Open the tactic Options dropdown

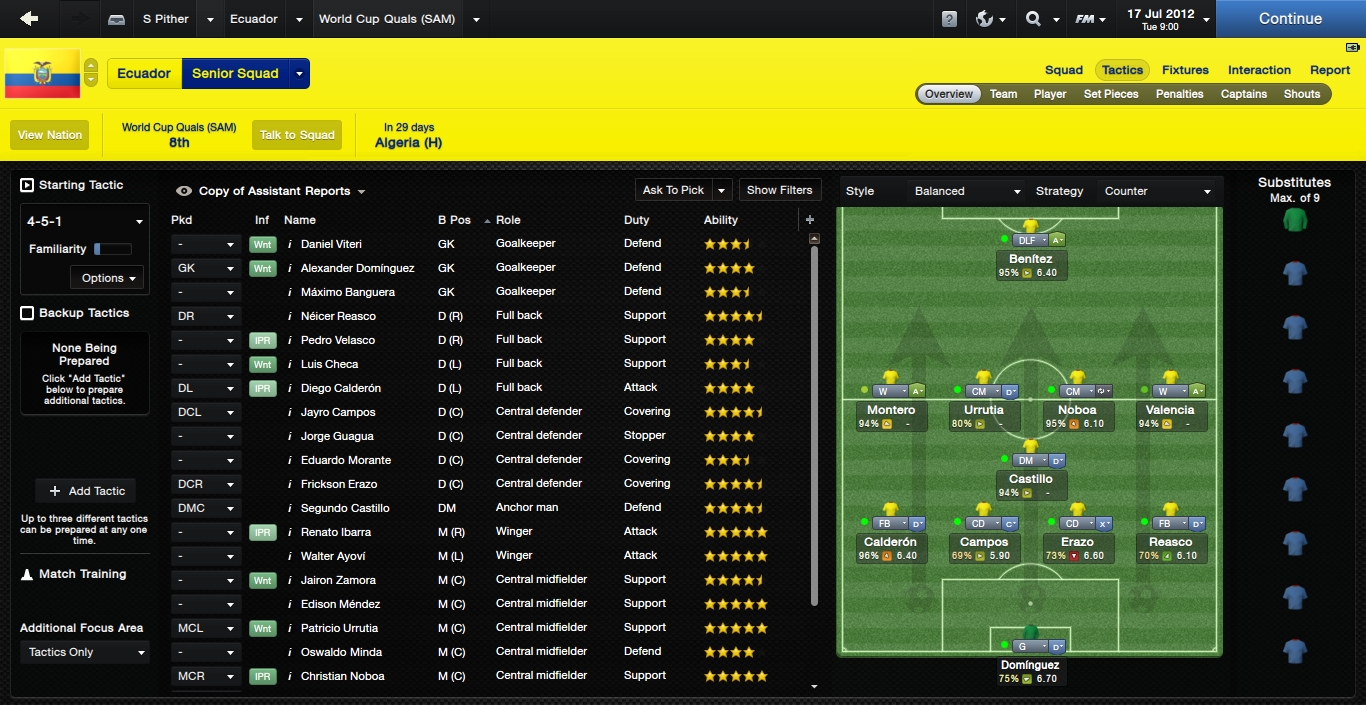click(108, 278)
